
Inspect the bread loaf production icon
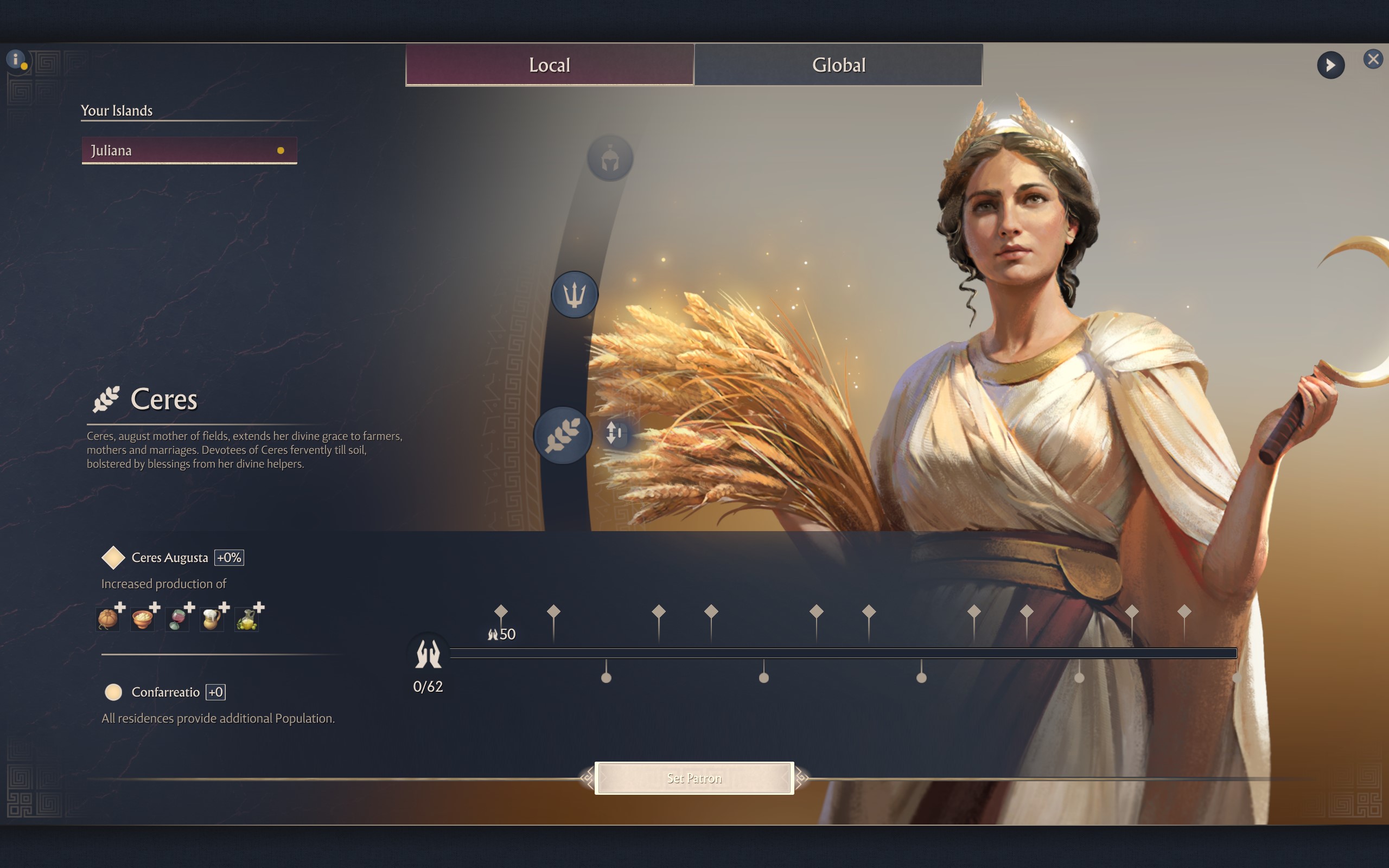pyautogui.click(x=108, y=619)
